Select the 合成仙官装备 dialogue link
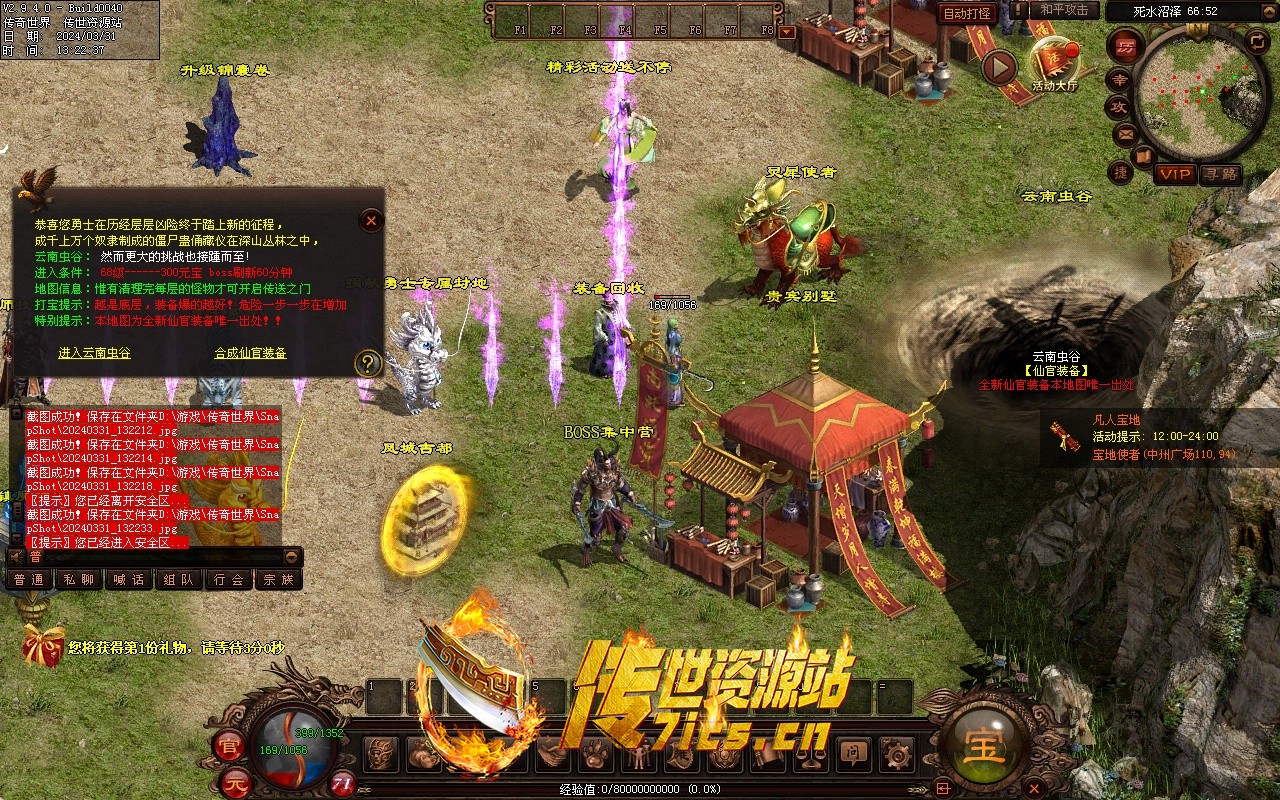 click(250, 353)
